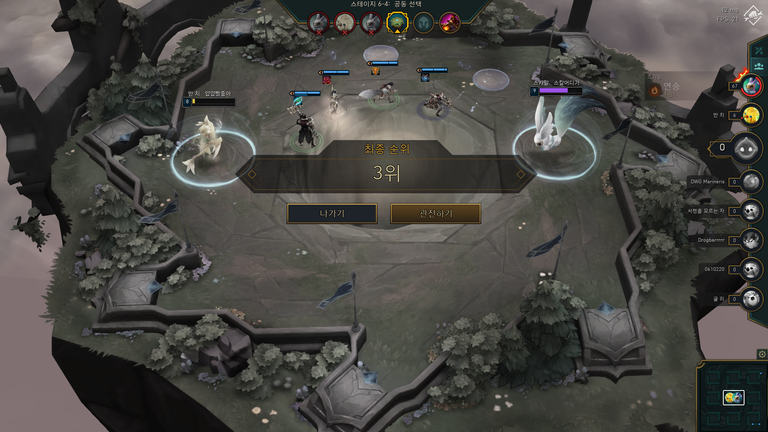The image size is (768, 432).
Task: Select the current carousel stage icon
Action: point(397,21)
